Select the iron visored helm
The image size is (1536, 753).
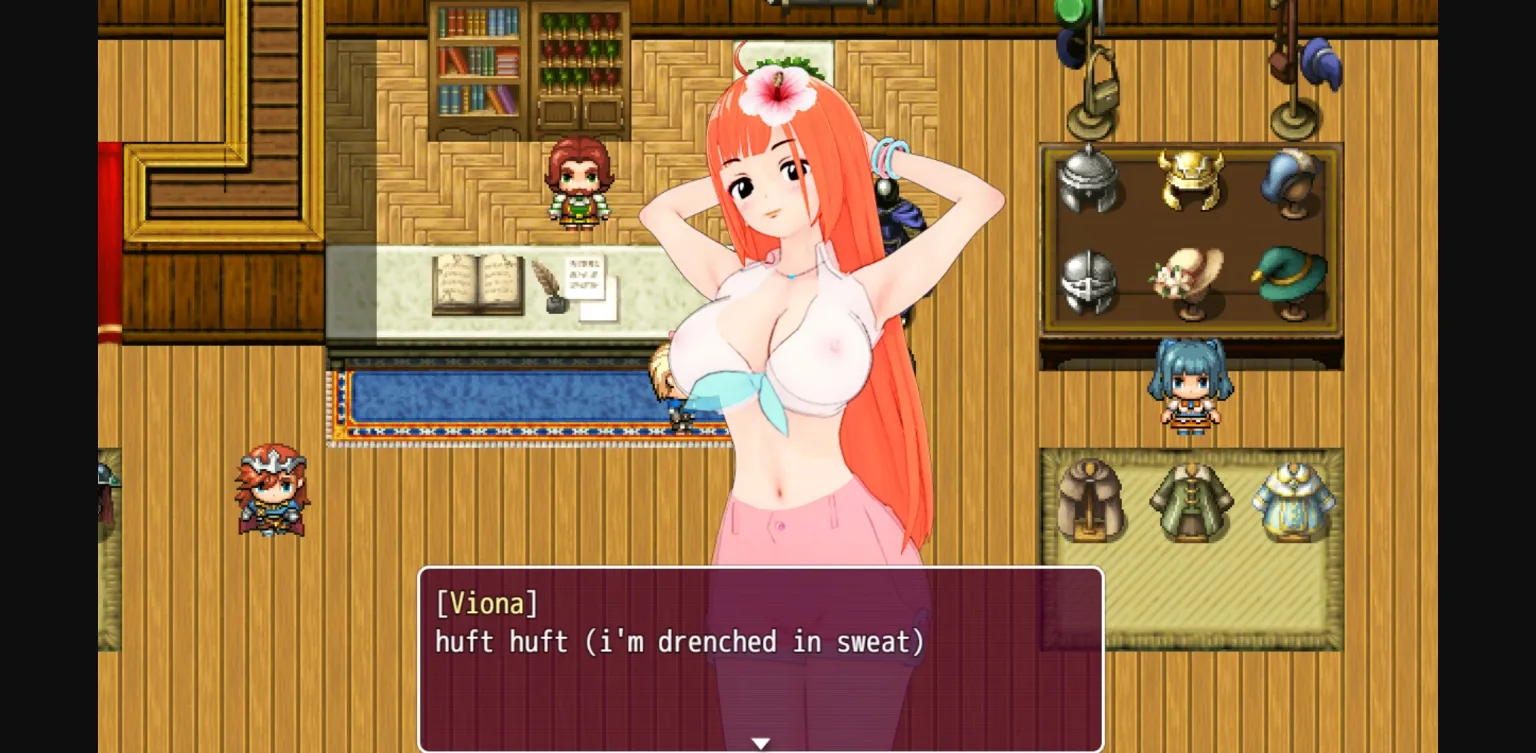click(1090, 283)
